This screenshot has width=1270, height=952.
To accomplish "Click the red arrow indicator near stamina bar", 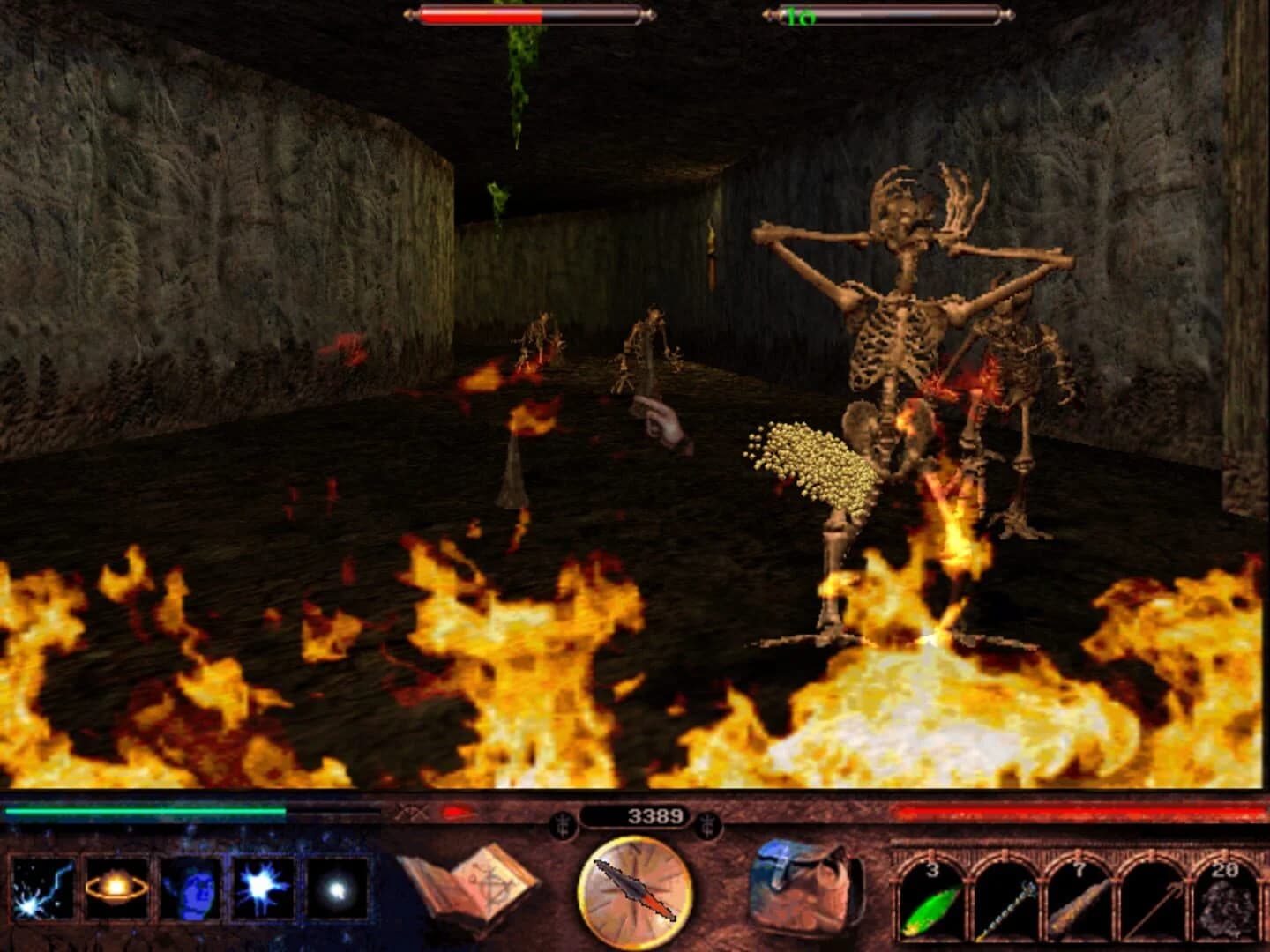I will tap(455, 814).
